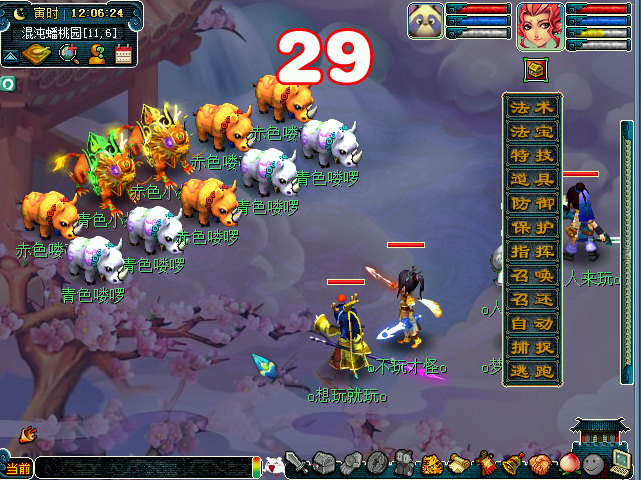Open 特技 (Special Skill) battle command

coord(532,155)
